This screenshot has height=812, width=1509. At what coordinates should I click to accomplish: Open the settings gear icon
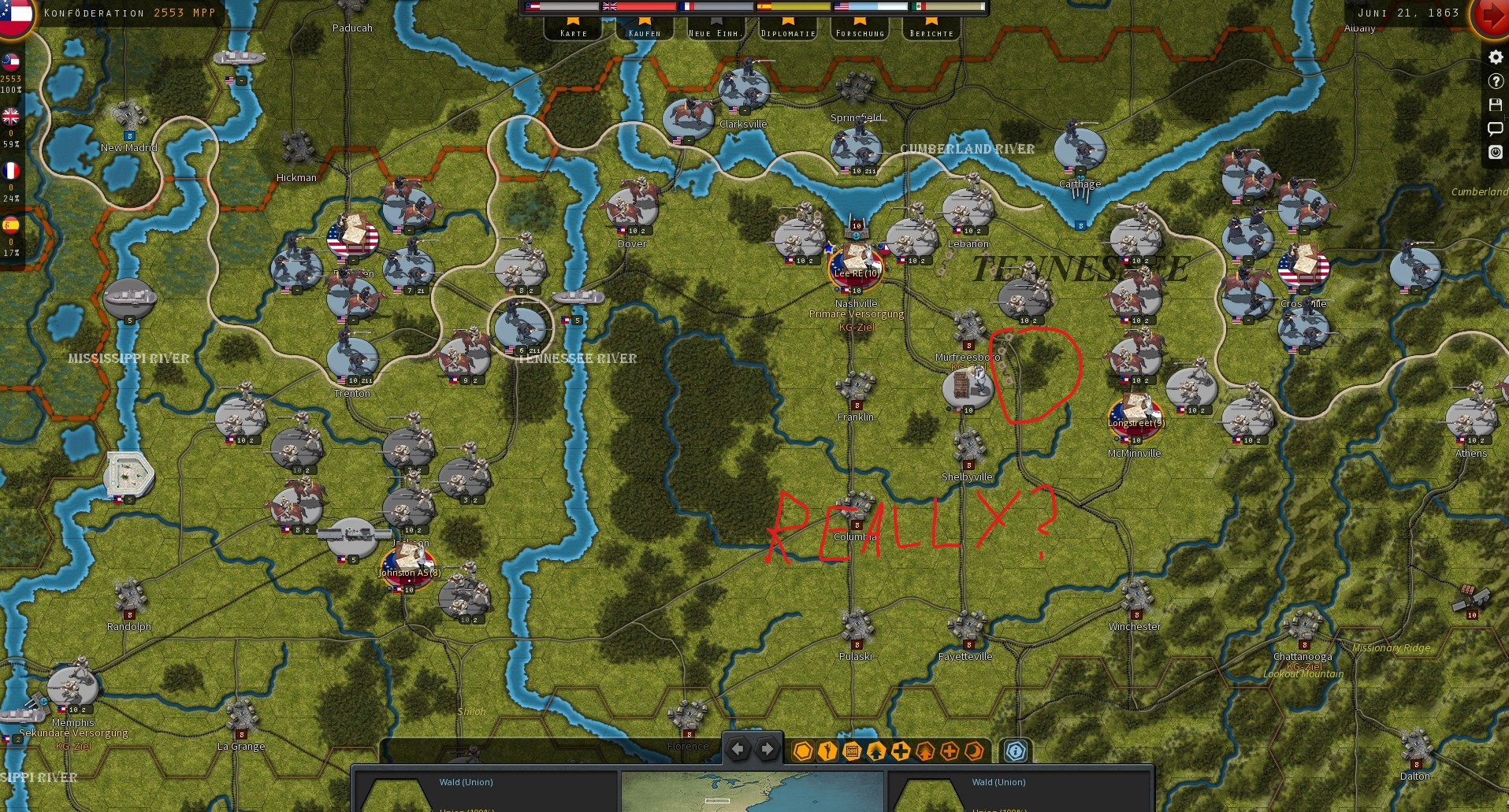click(x=1494, y=57)
